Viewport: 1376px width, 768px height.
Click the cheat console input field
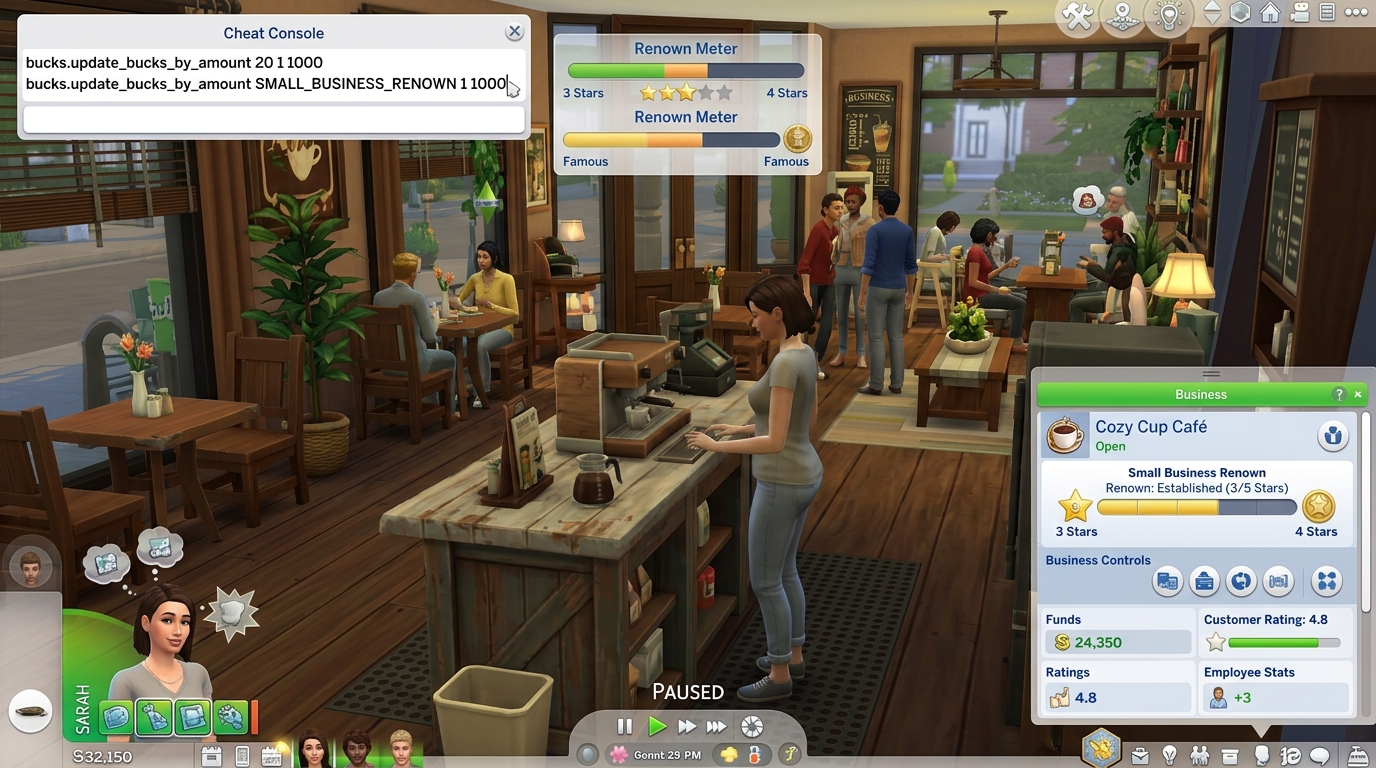[x=273, y=120]
